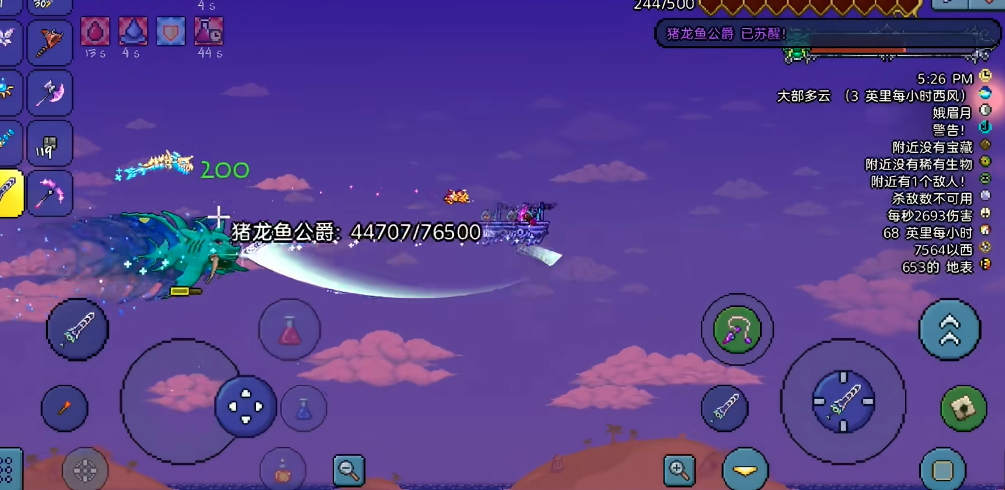This screenshot has height=490, width=1005.
Task: Tap the green block placement button
Action: coord(963,407)
